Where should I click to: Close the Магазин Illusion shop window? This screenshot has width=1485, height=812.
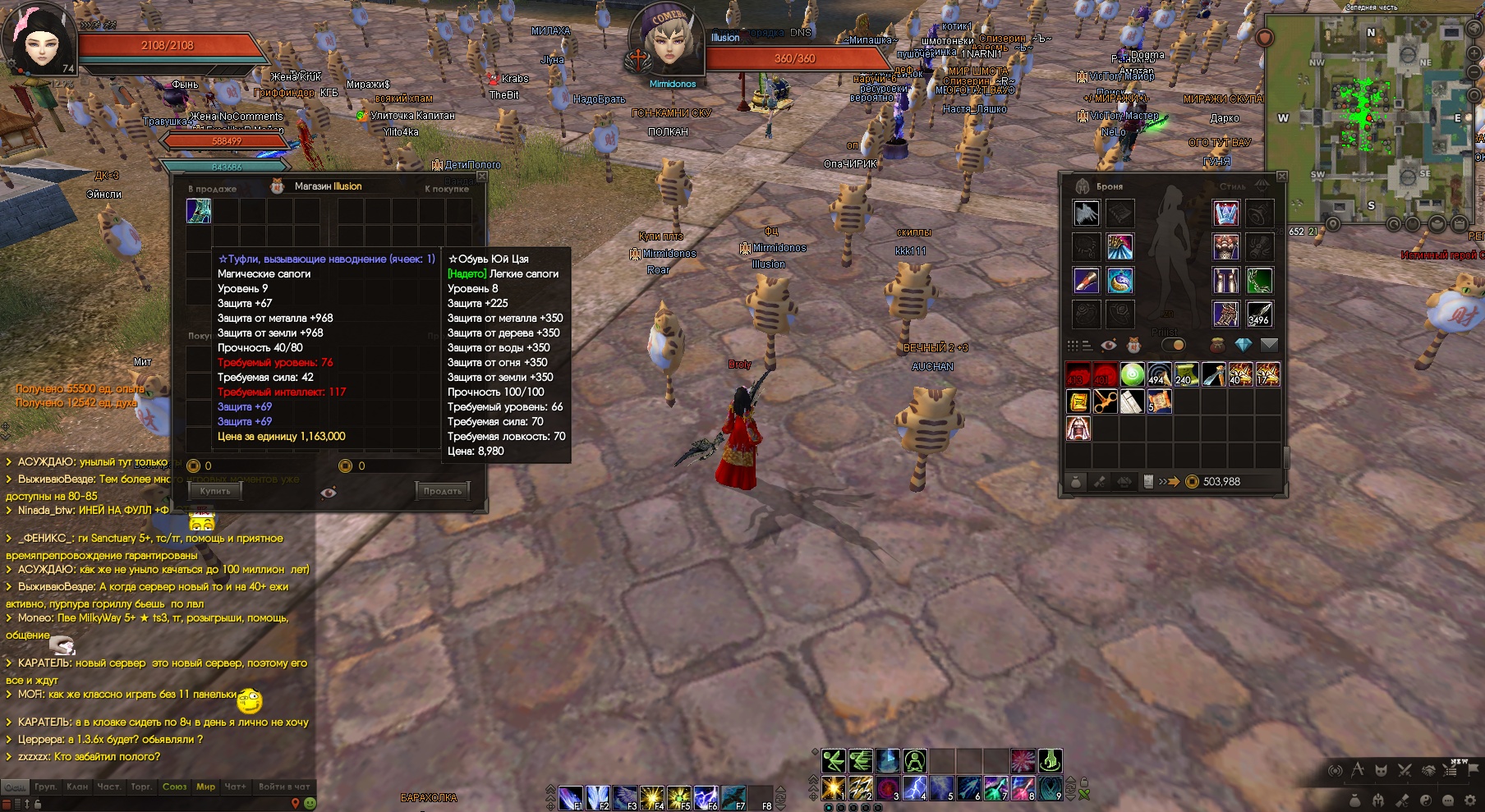[x=482, y=177]
